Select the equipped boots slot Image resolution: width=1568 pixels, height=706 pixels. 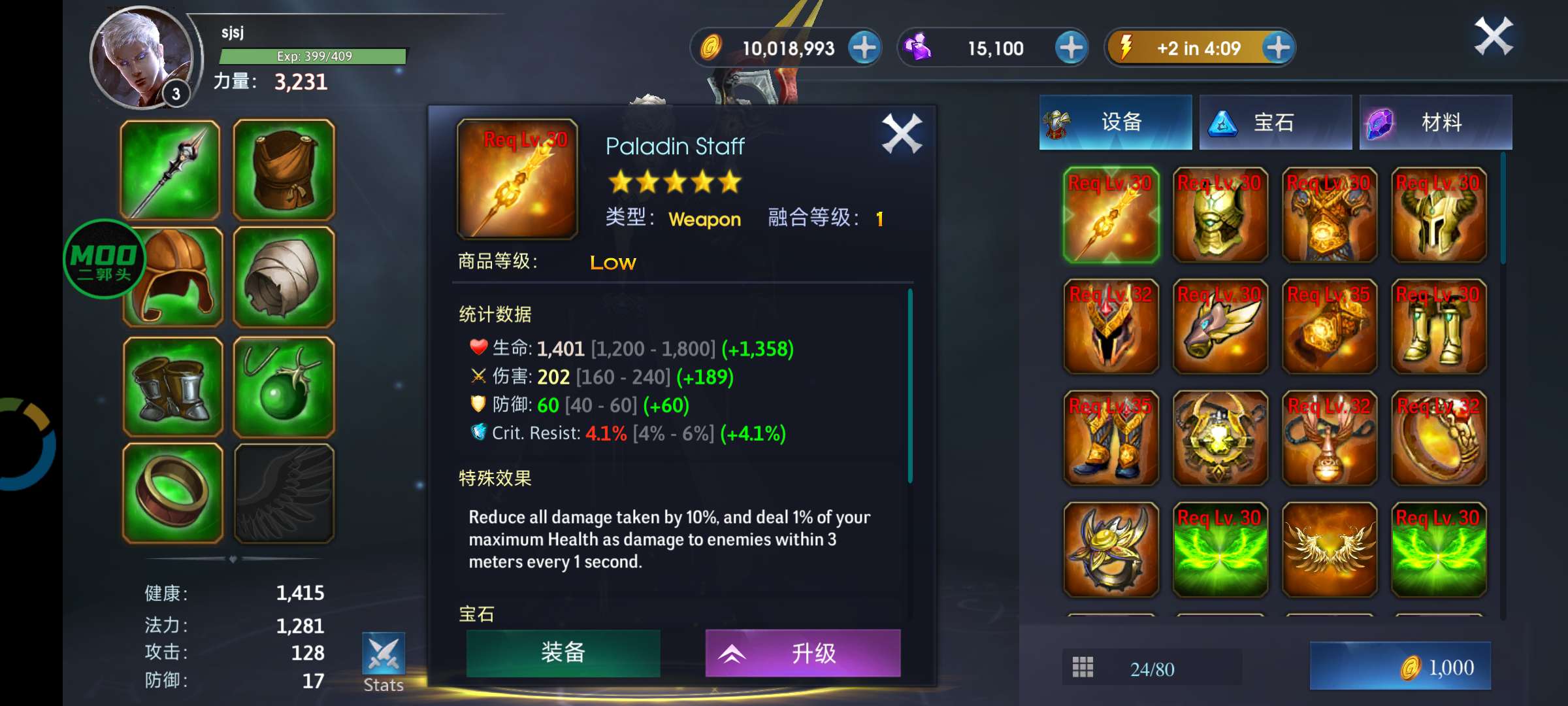point(172,387)
